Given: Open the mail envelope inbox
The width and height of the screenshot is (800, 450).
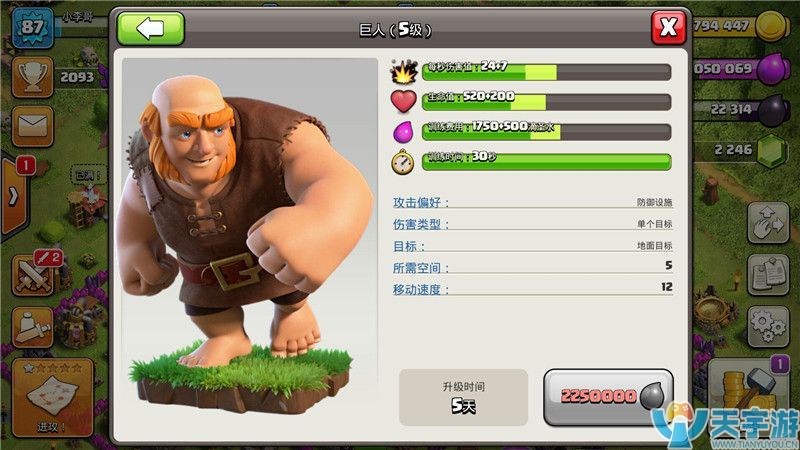Looking at the screenshot, I should point(32,125).
